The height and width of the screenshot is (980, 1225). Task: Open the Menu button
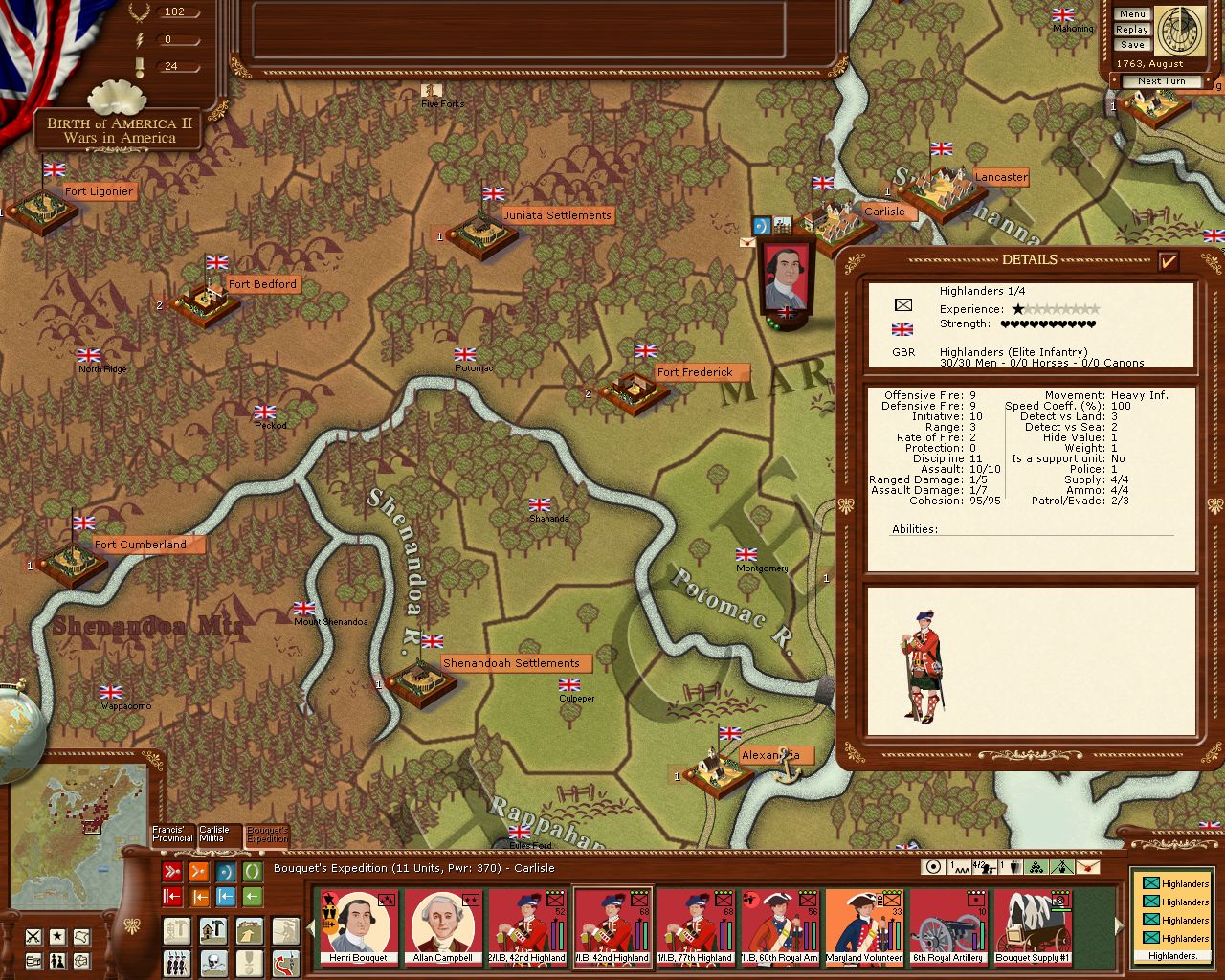point(1131,14)
